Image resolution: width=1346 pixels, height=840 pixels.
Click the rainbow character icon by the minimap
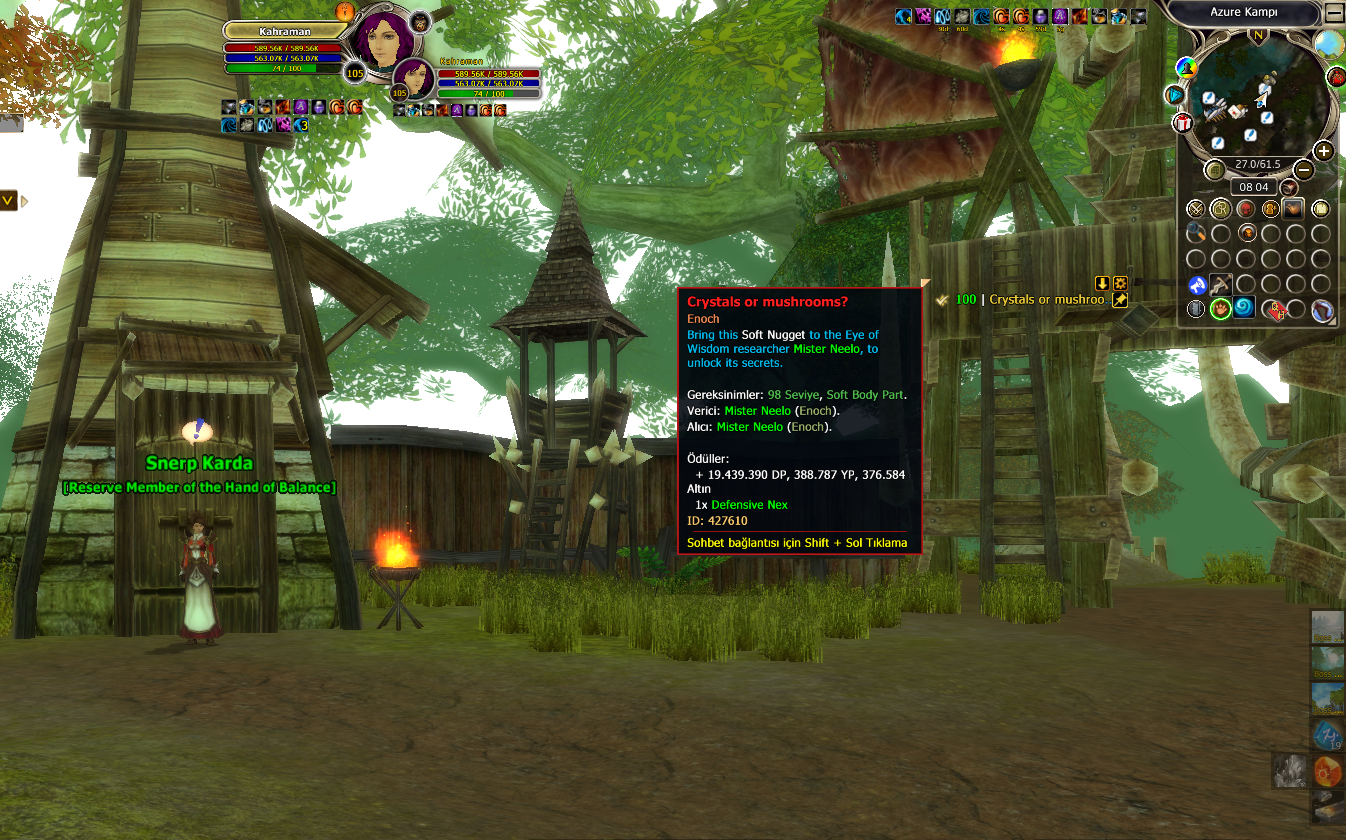pos(1187,68)
